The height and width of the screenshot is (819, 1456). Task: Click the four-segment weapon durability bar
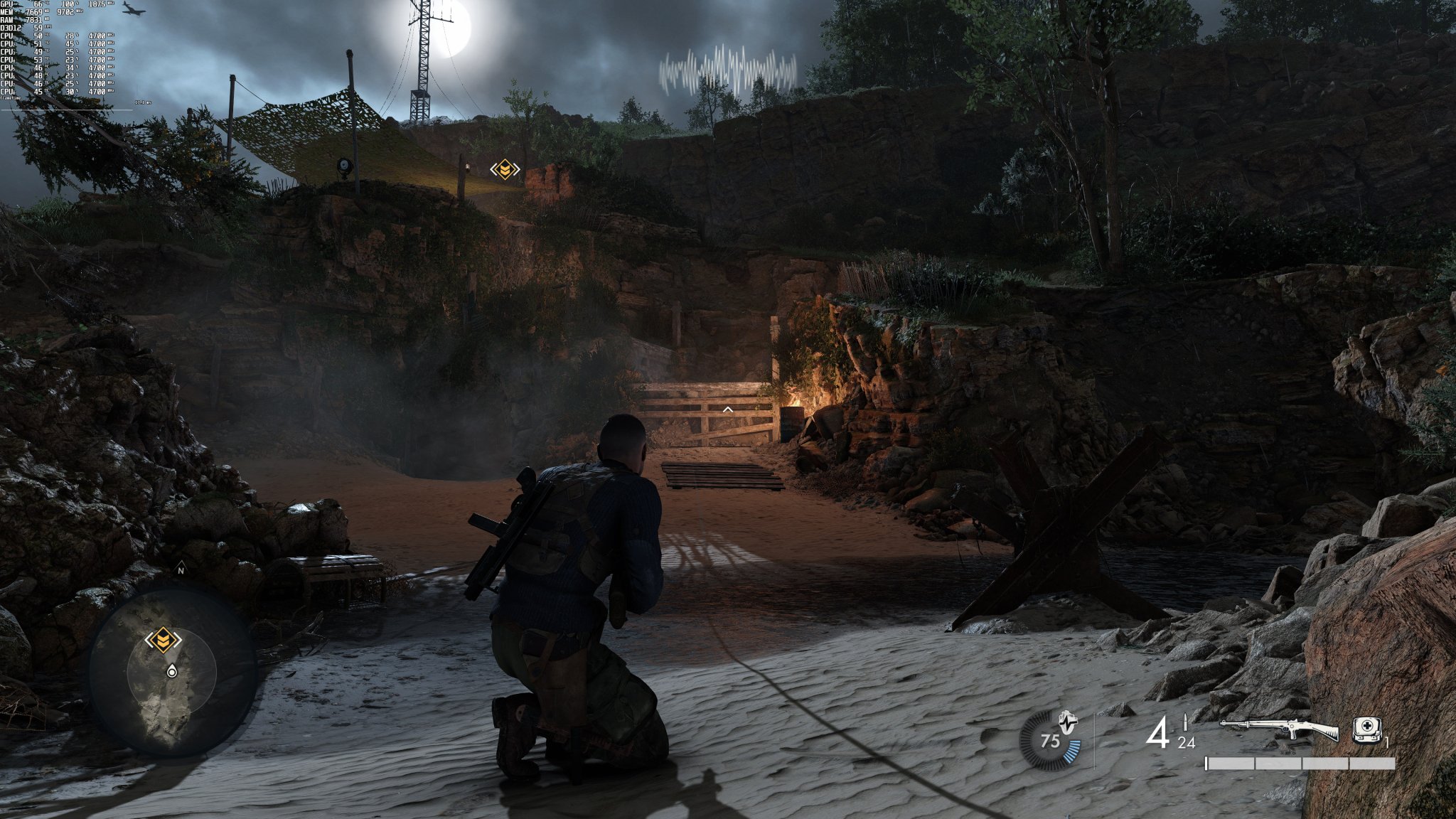pos(1300,764)
